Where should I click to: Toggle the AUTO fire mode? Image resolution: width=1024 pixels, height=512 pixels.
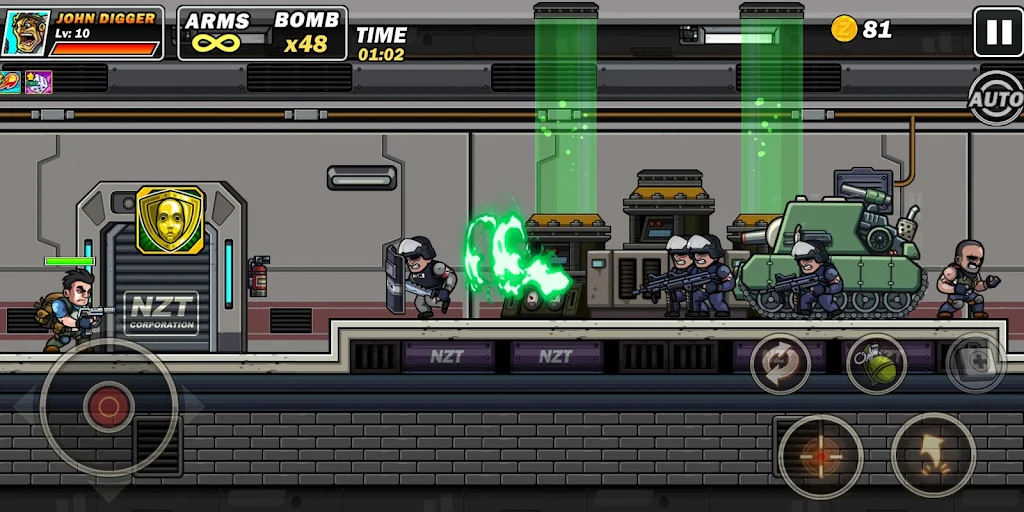996,99
